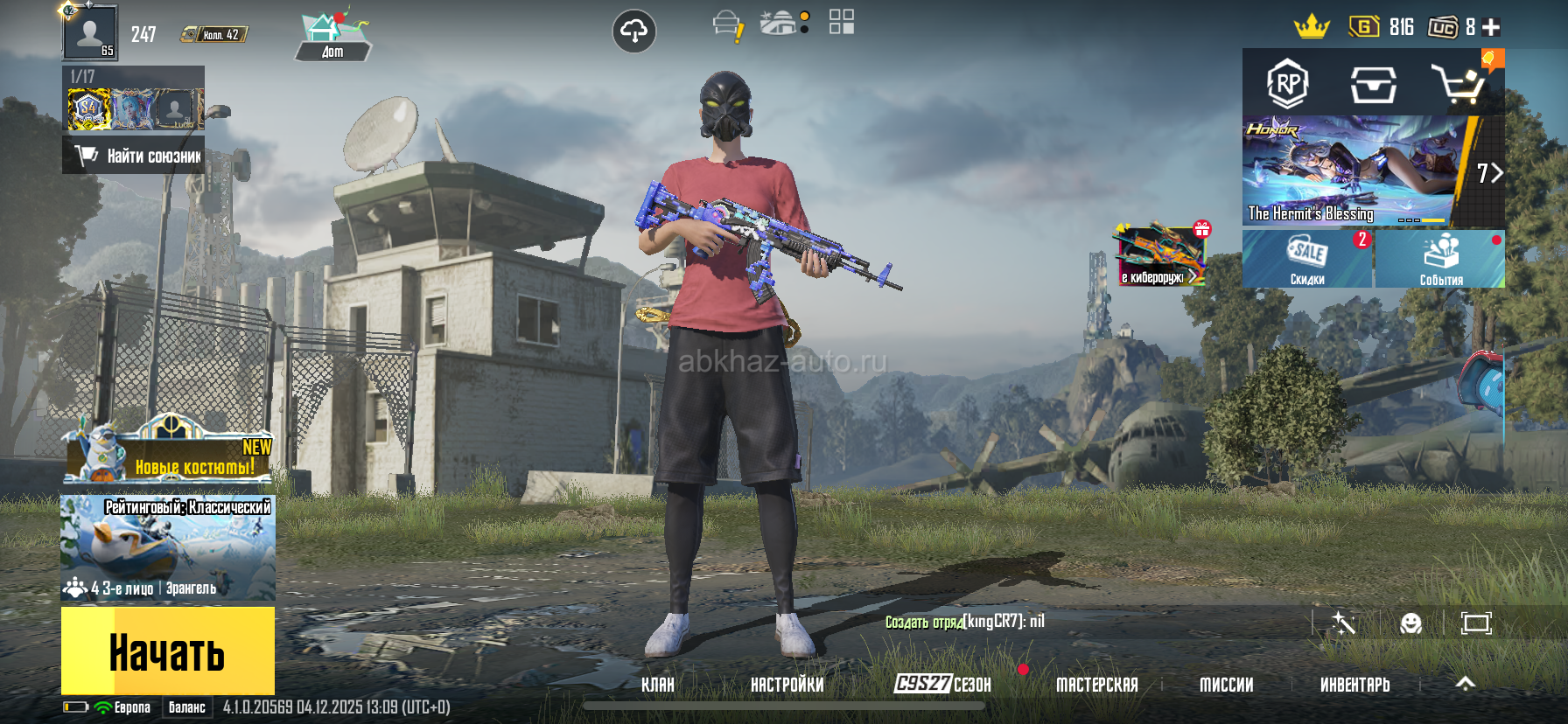Go to the Дом home icon
Image resolution: width=1568 pixels, height=724 pixels.
[x=332, y=37]
